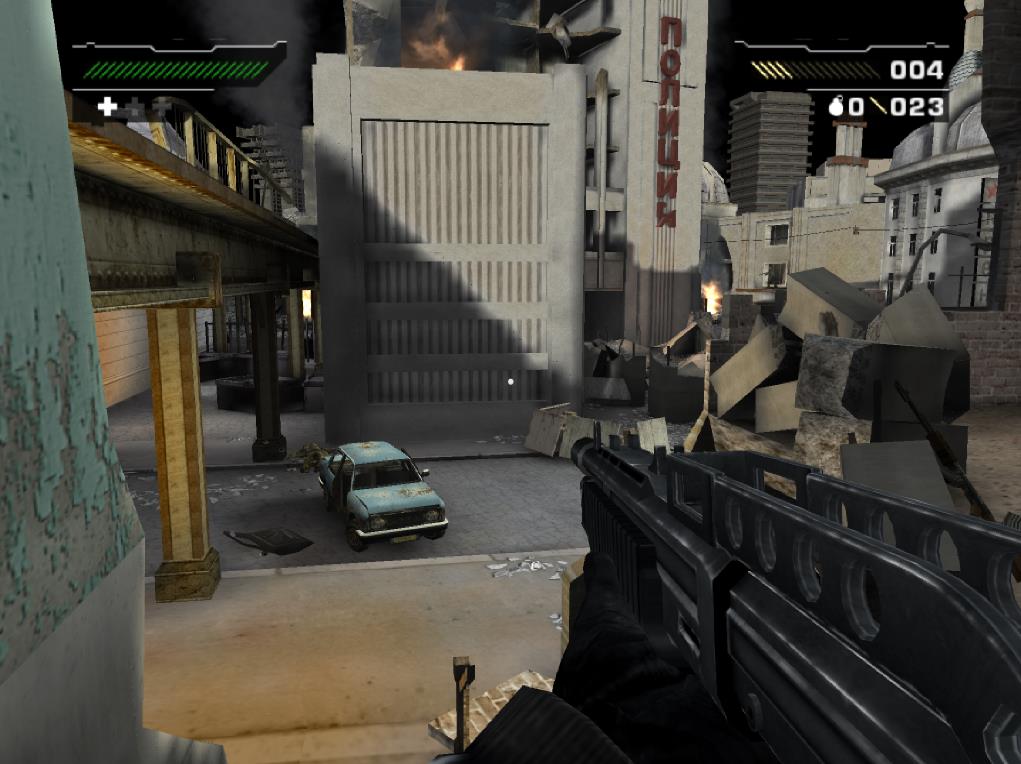
Task: Click the bright white medkit cross icon
Action: click(x=107, y=105)
